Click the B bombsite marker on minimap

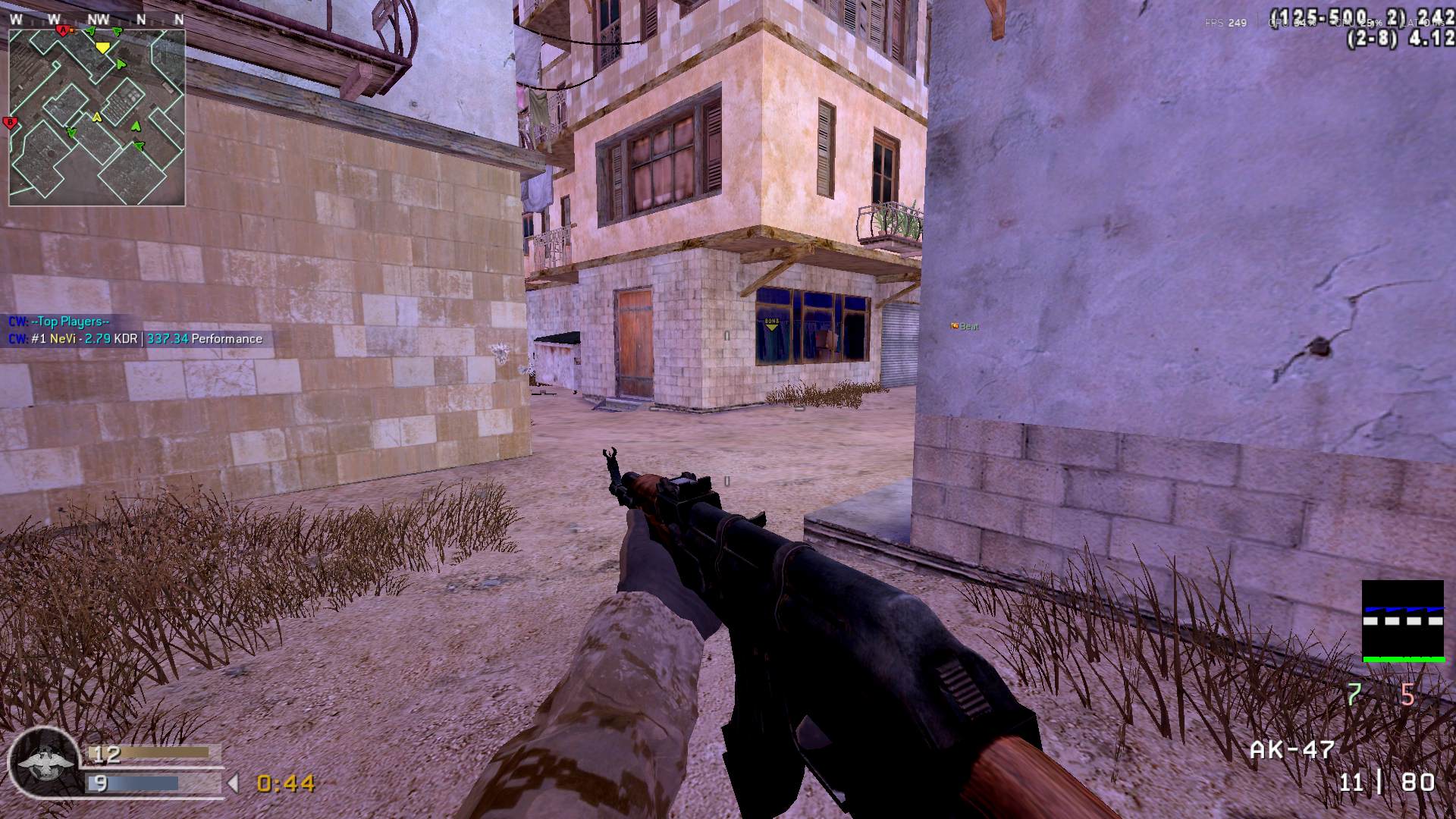11,122
